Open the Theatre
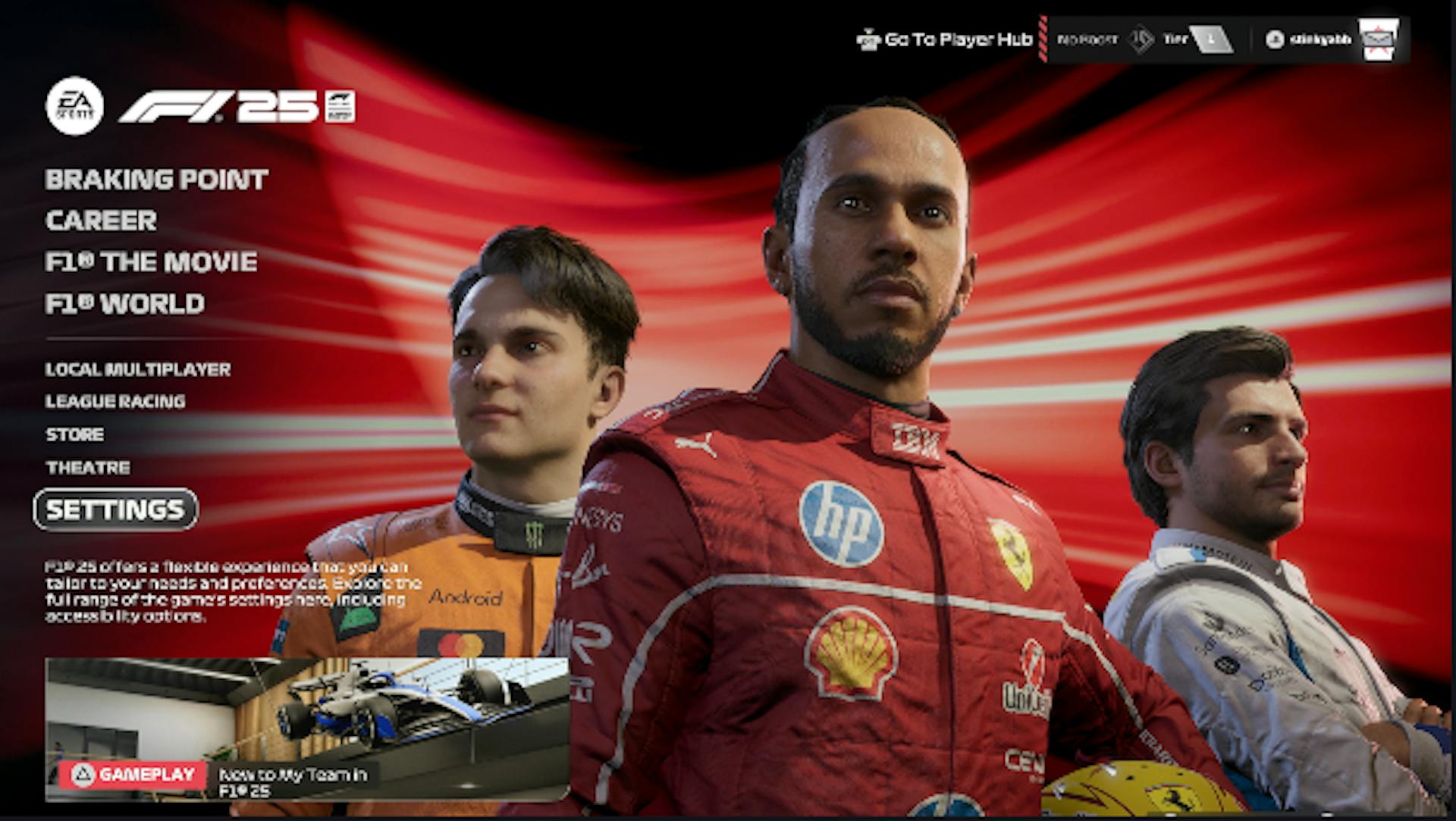This screenshot has height=821, width=1456. (x=87, y=468)
